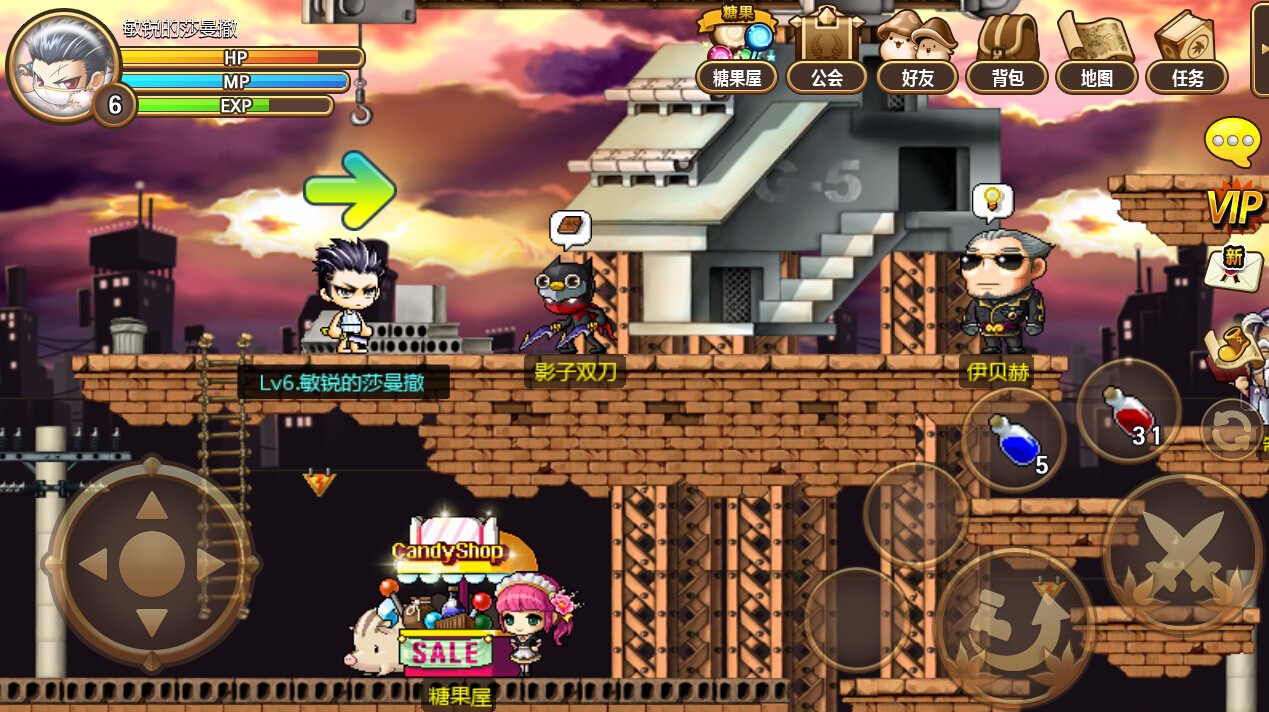This screenshot has height=712, width=1269.
Task: Tap the crossed swords attack button
Action: click(x=1183, y=553)
